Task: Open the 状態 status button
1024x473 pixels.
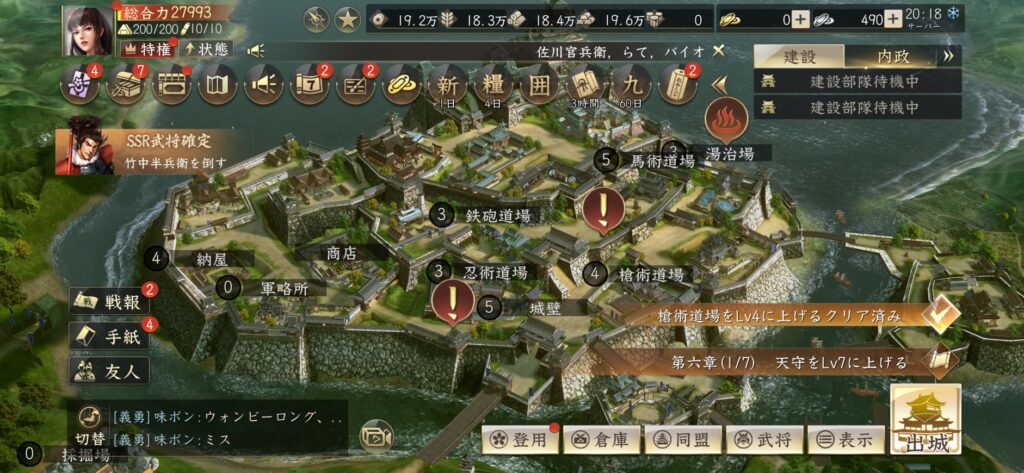Action: (205, 48)
